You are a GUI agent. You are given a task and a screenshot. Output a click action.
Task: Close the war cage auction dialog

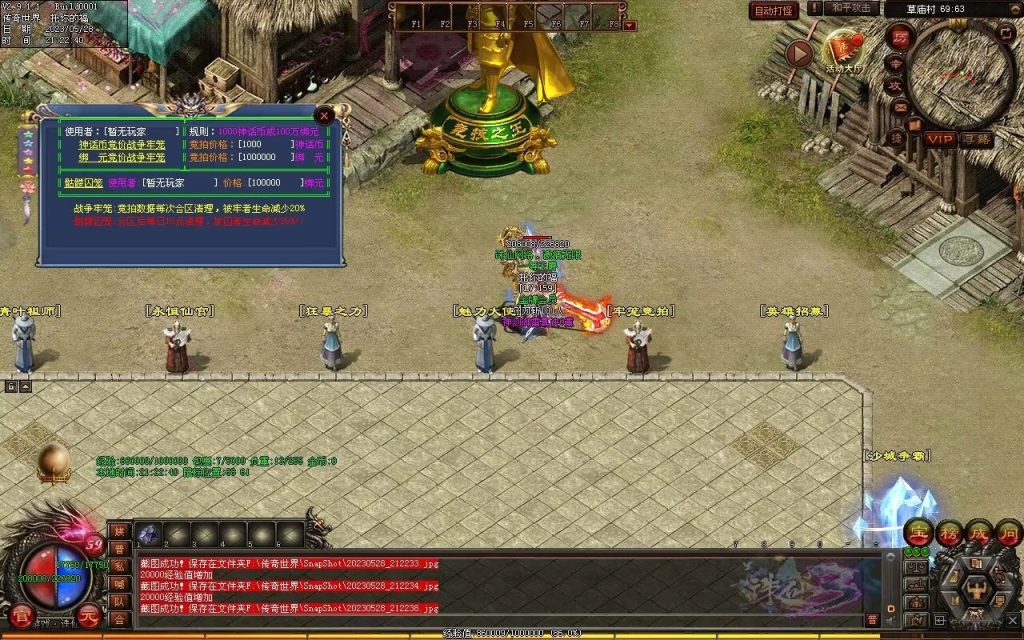pos(324,116)
